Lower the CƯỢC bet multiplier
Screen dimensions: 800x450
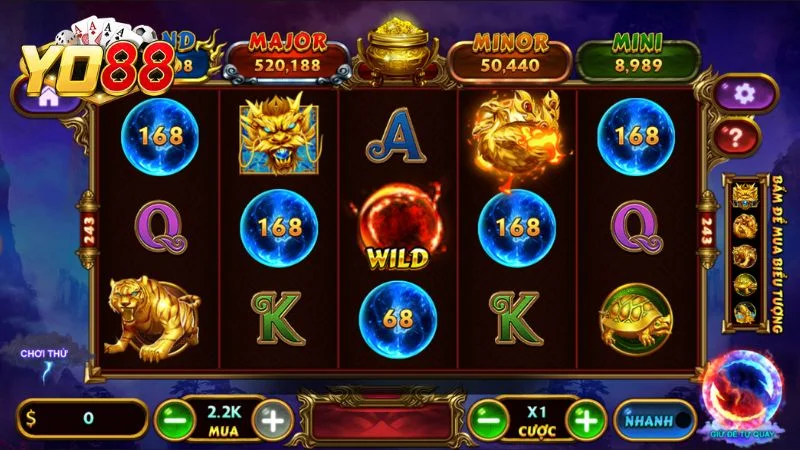488,421
